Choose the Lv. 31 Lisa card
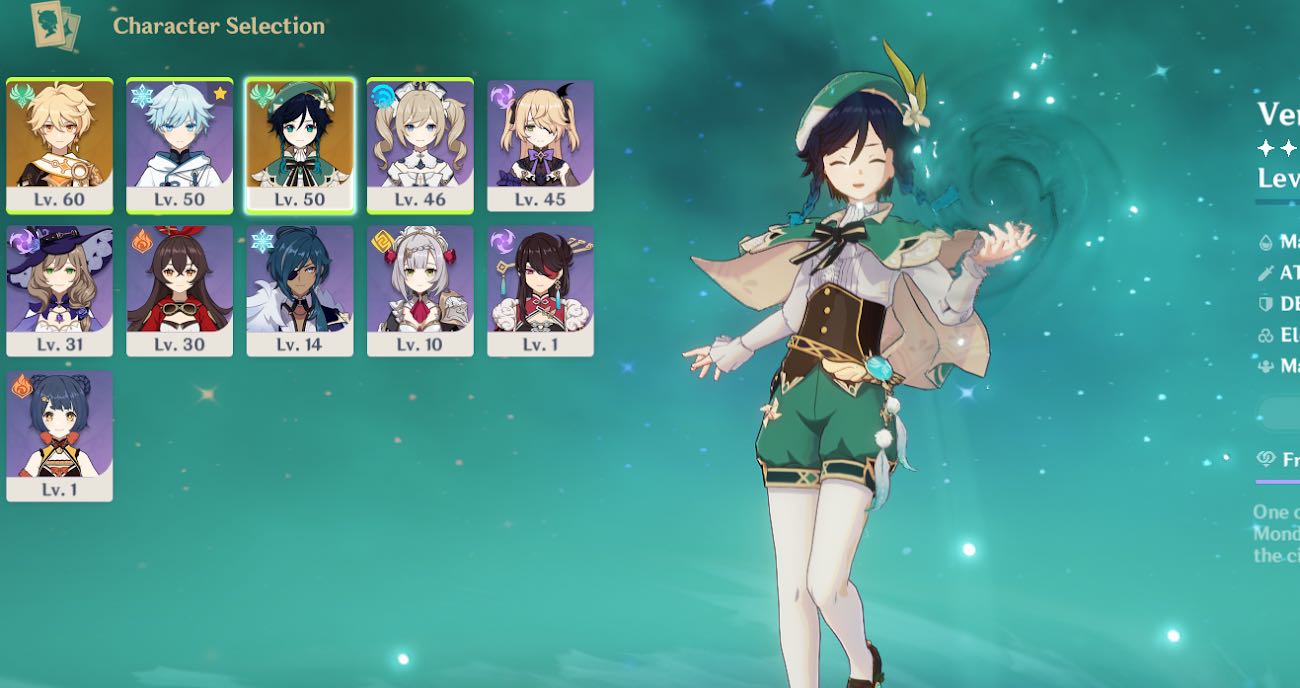This screenshot has height=688, width=1300. coord(59,290)
